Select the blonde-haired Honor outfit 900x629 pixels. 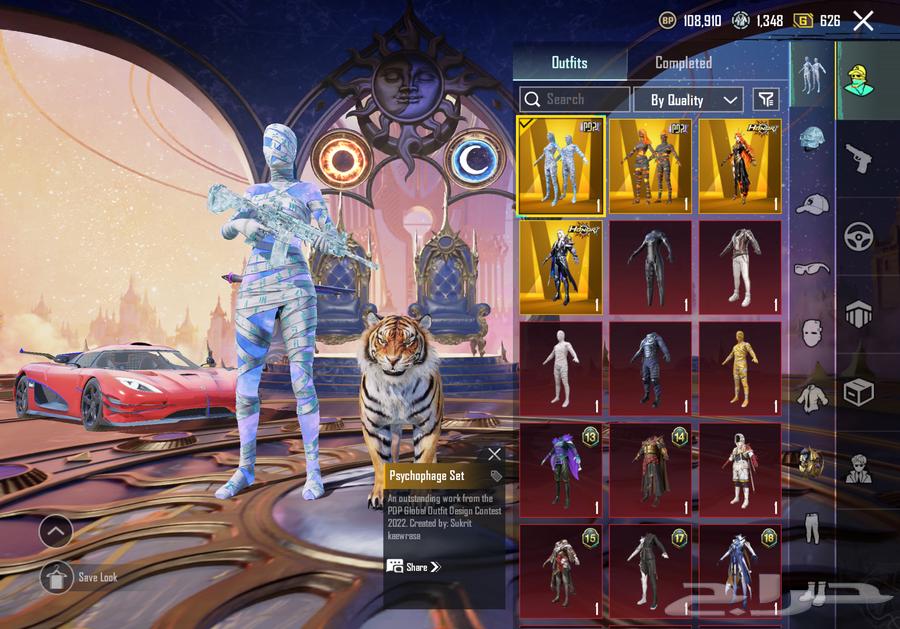[561, 266]
